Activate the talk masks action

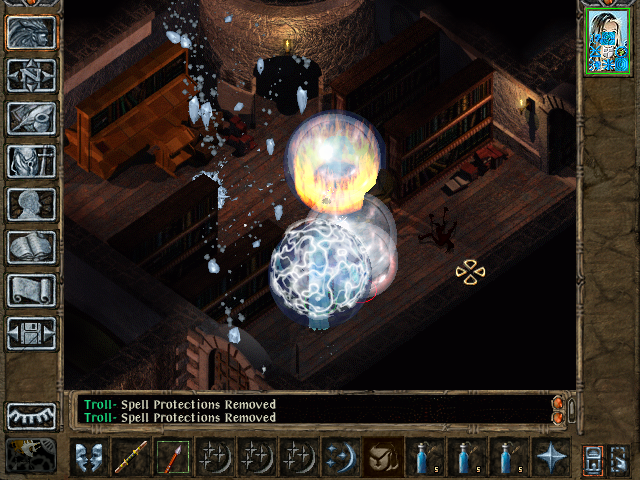click(x=89, y=456)
